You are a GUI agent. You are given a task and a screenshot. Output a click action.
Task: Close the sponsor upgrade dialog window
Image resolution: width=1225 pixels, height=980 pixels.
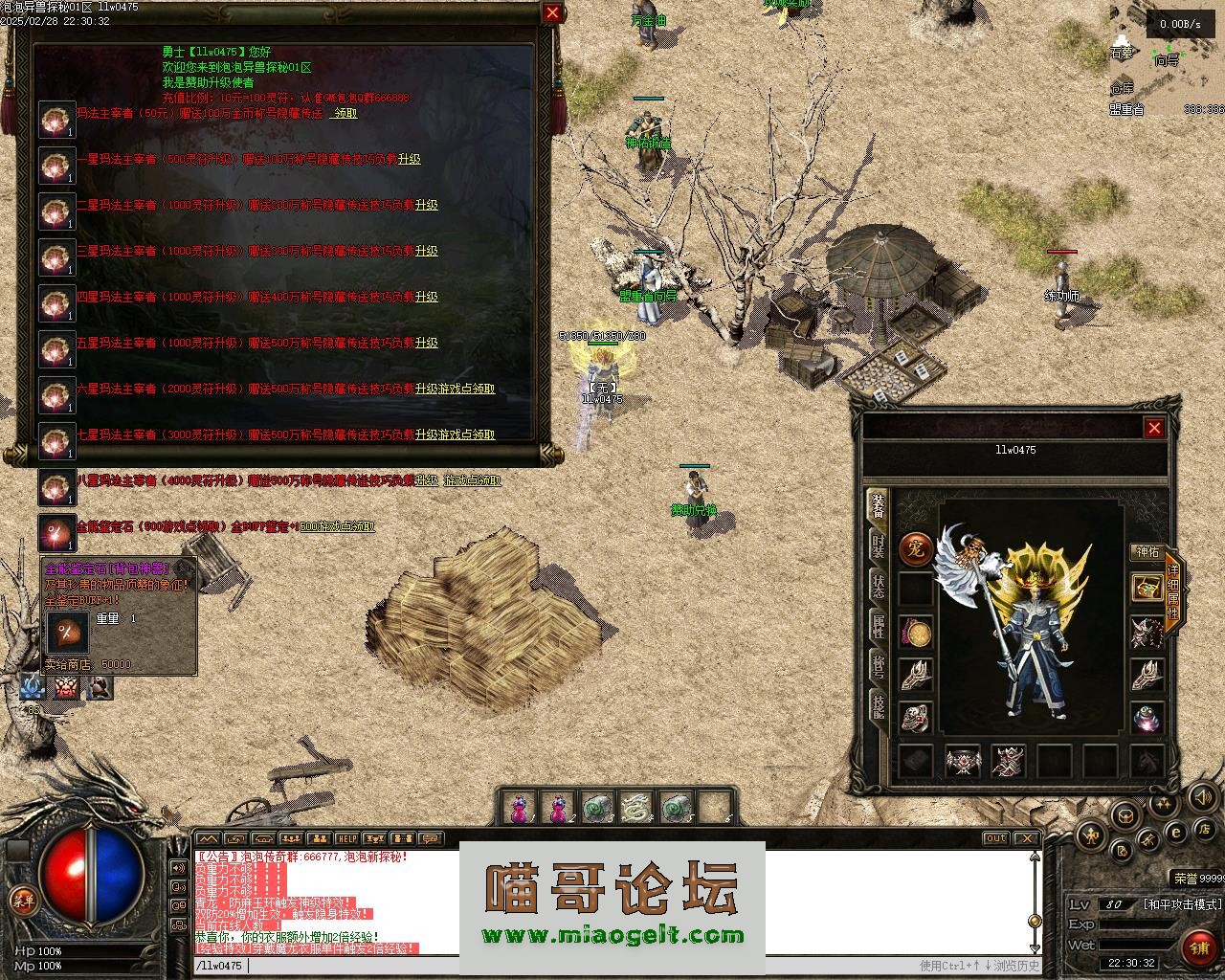(x=552, y=12)
